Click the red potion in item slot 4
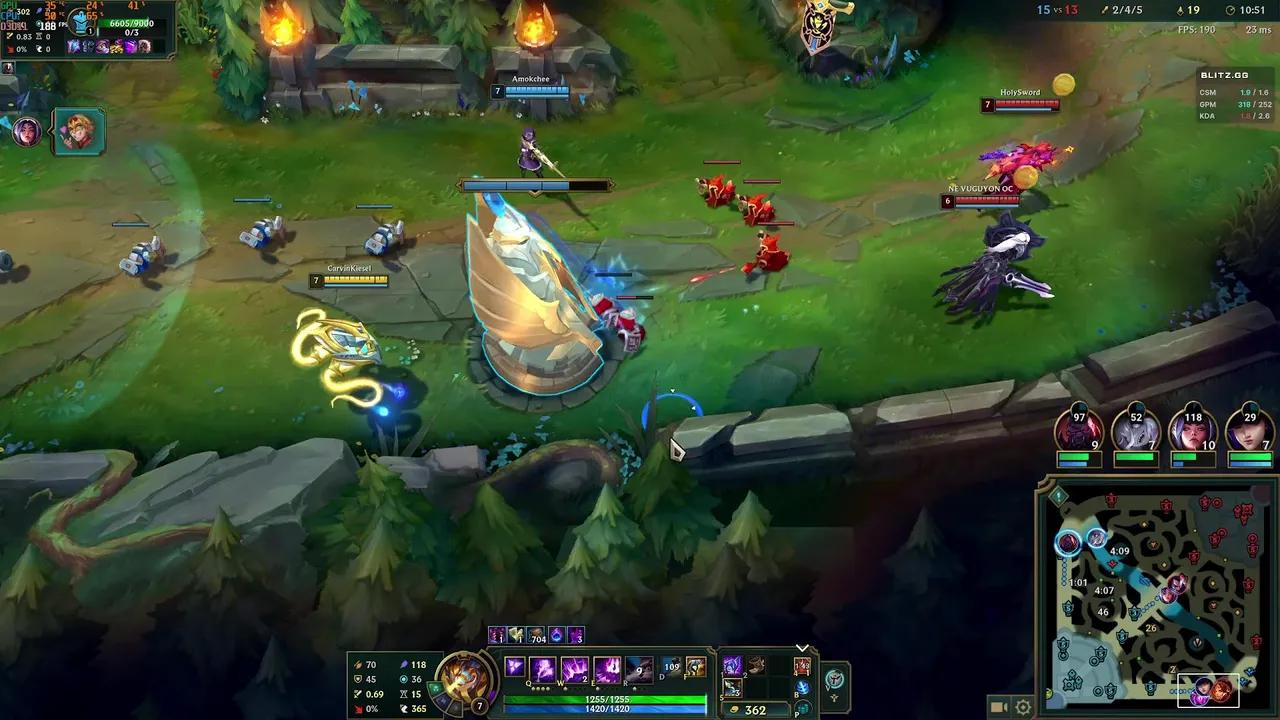The height and width of the screenshot is (720, 1280). point(800,667)
